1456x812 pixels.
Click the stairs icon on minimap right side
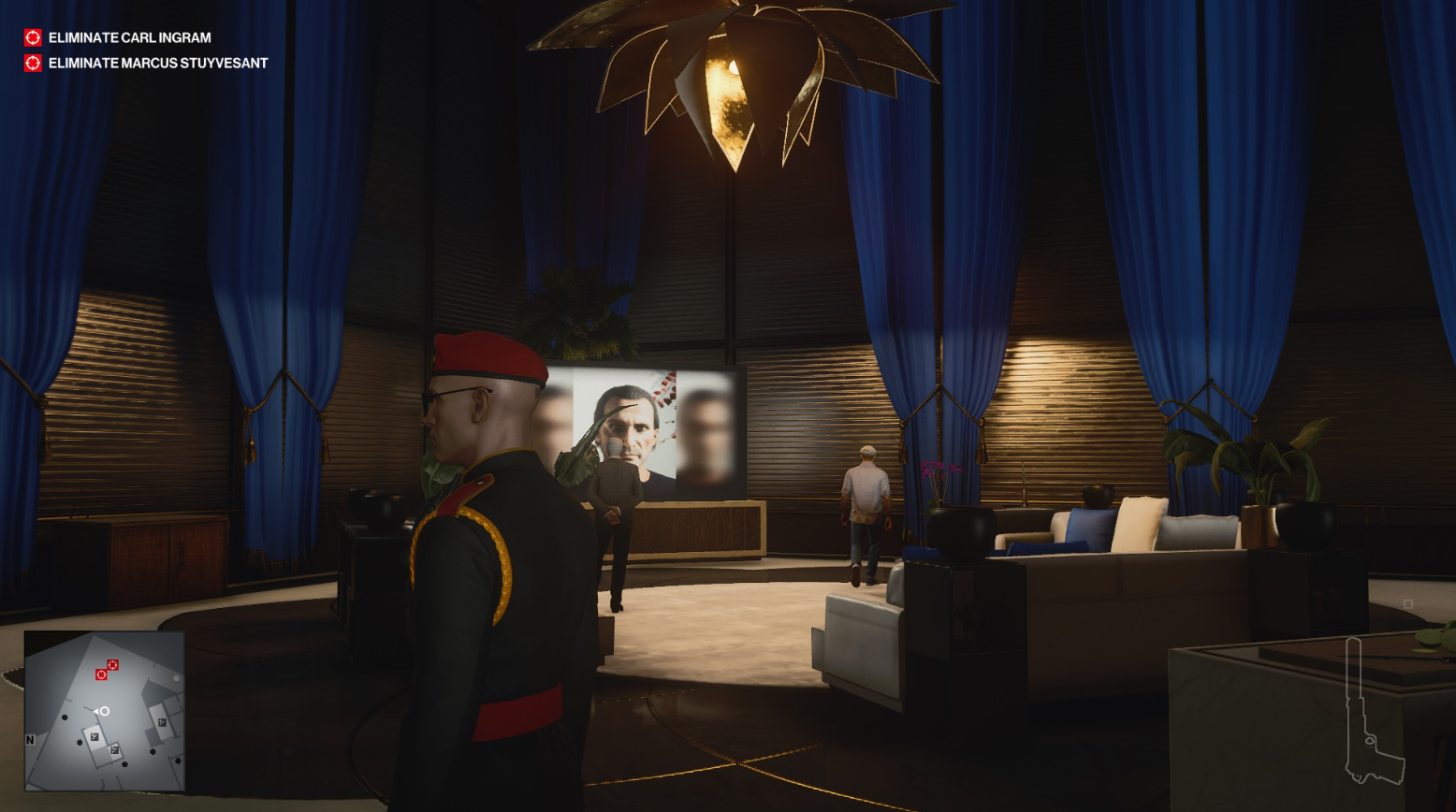pos(162,722)
